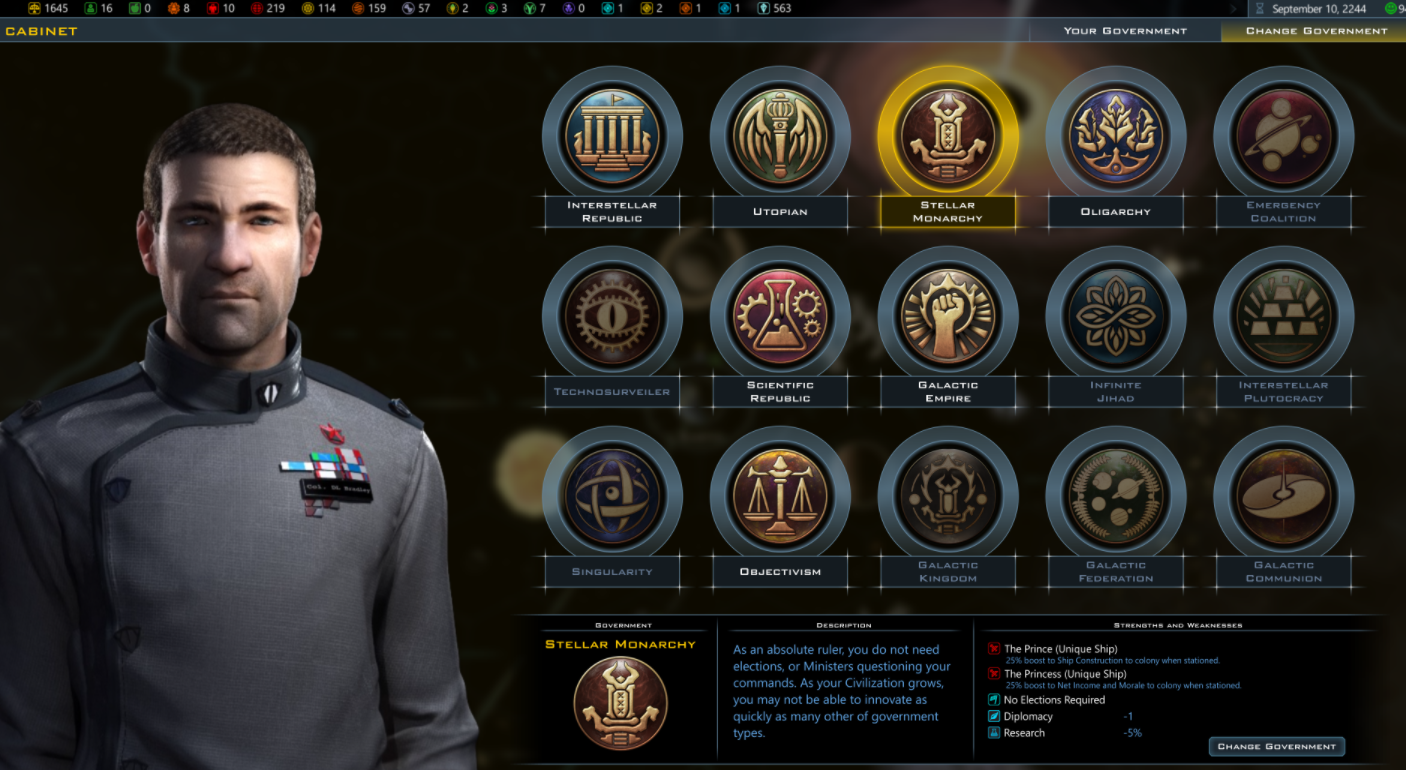The width and height of the screenshot is (1406, 770).
Task: Confirm with the Change Government button
Action: point(1276,747)
